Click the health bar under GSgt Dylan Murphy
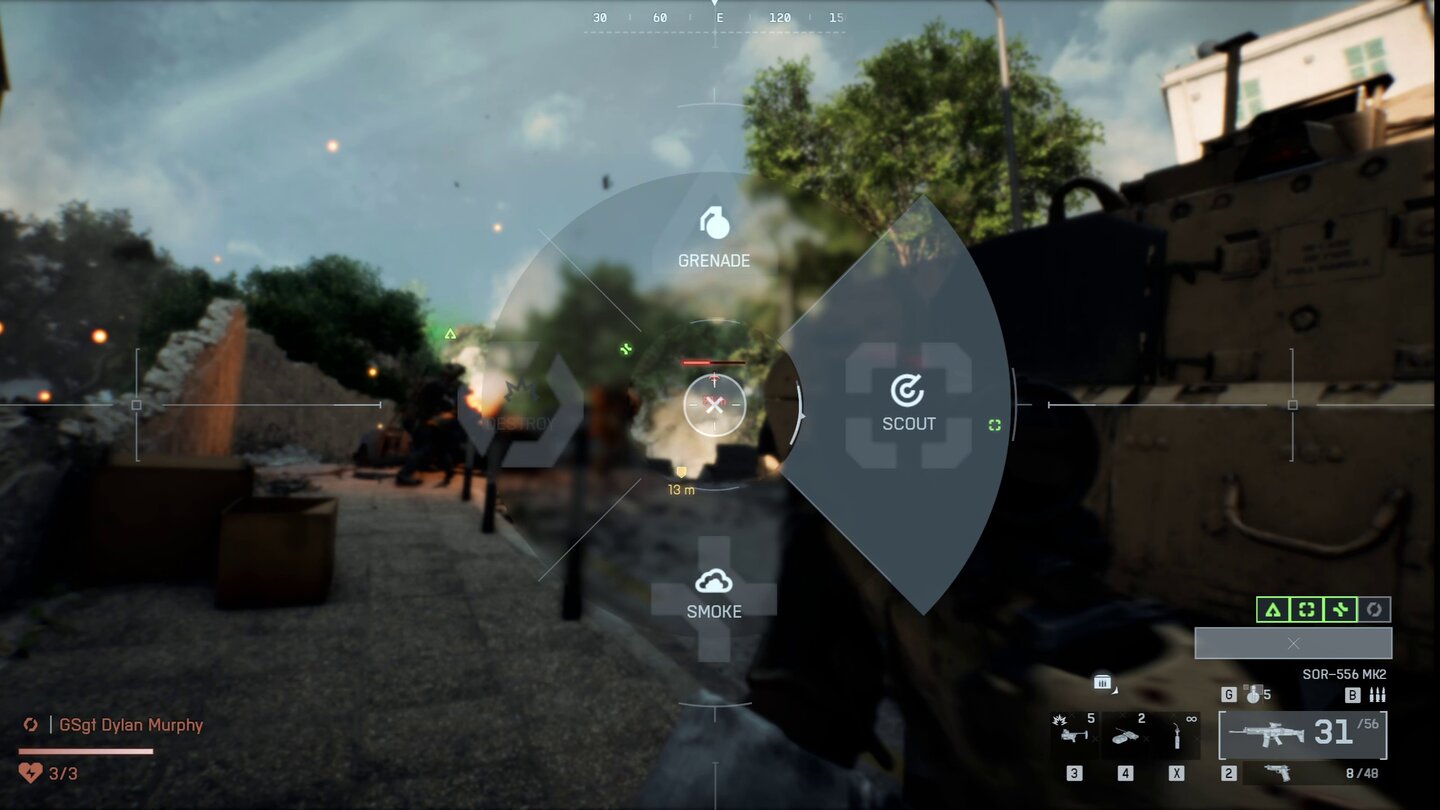 point(85,751)
